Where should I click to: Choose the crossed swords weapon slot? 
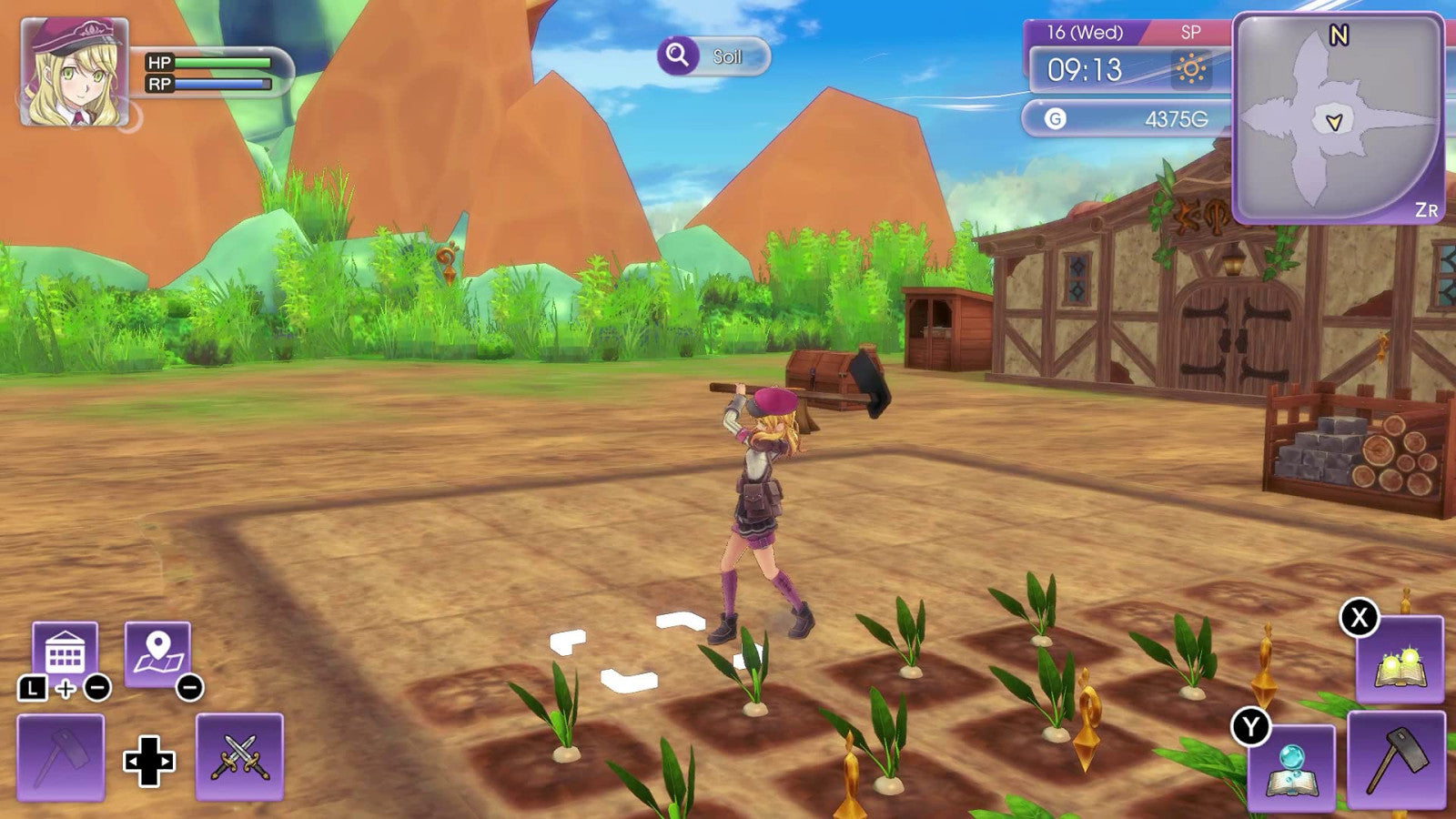pos(239,757)
